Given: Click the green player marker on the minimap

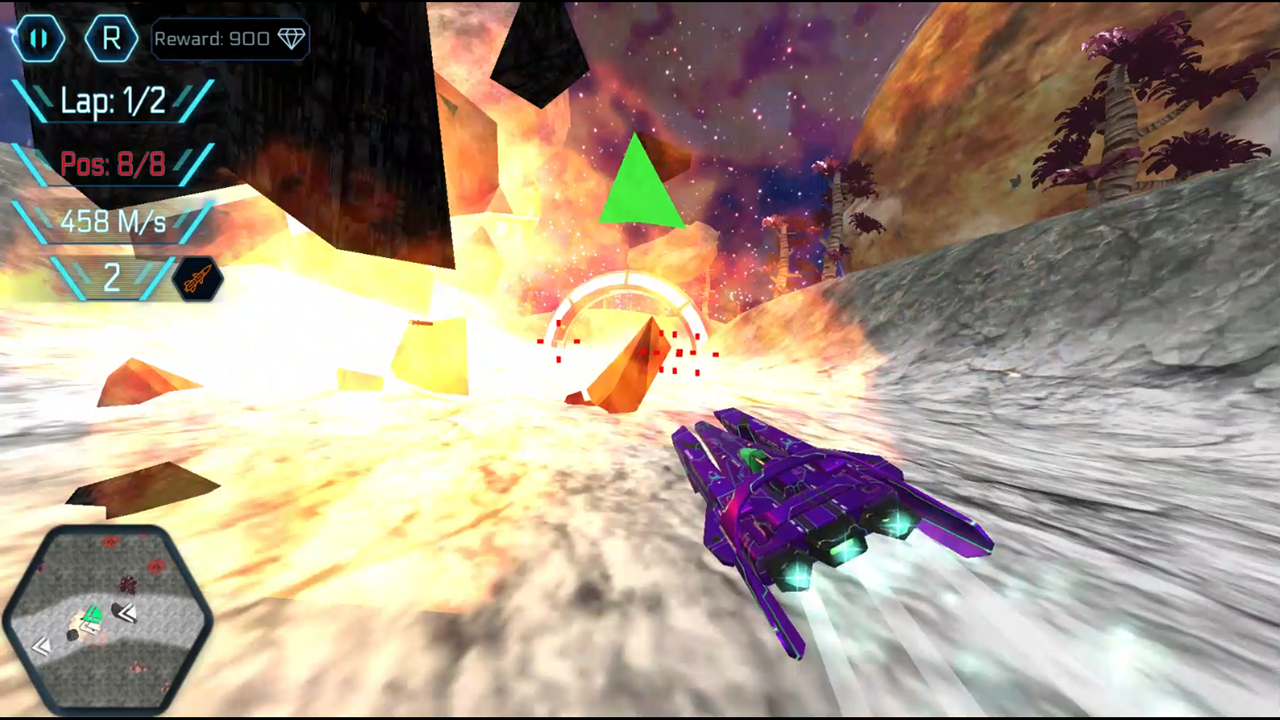Looking at the screenshot, I should point(94,615).
